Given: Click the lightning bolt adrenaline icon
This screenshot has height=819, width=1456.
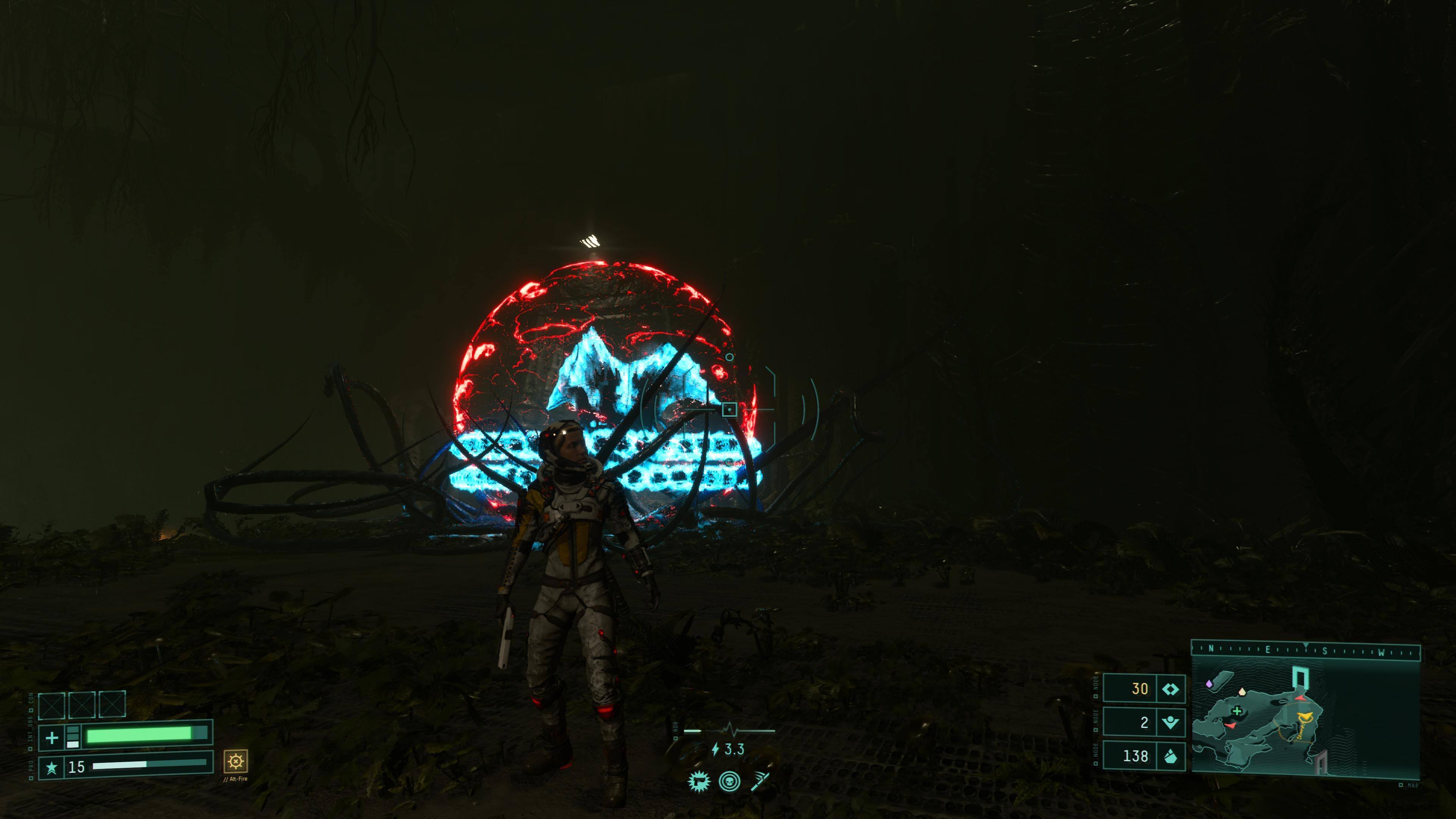Looking at the screenshot, I should [715, 750].
